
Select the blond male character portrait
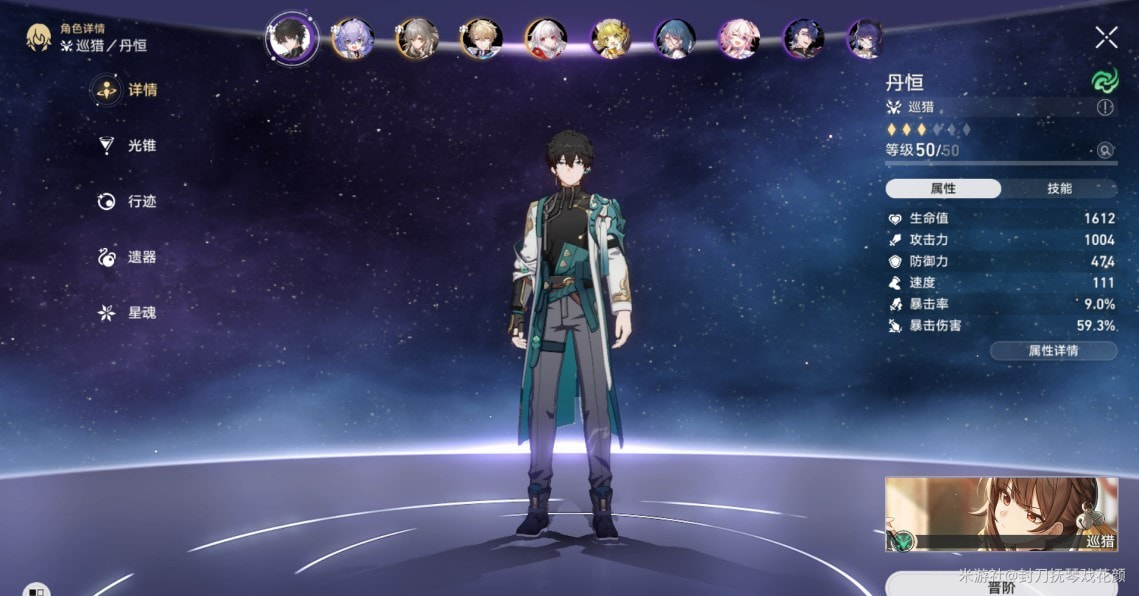pyautogui.click(x=481, y=38)
